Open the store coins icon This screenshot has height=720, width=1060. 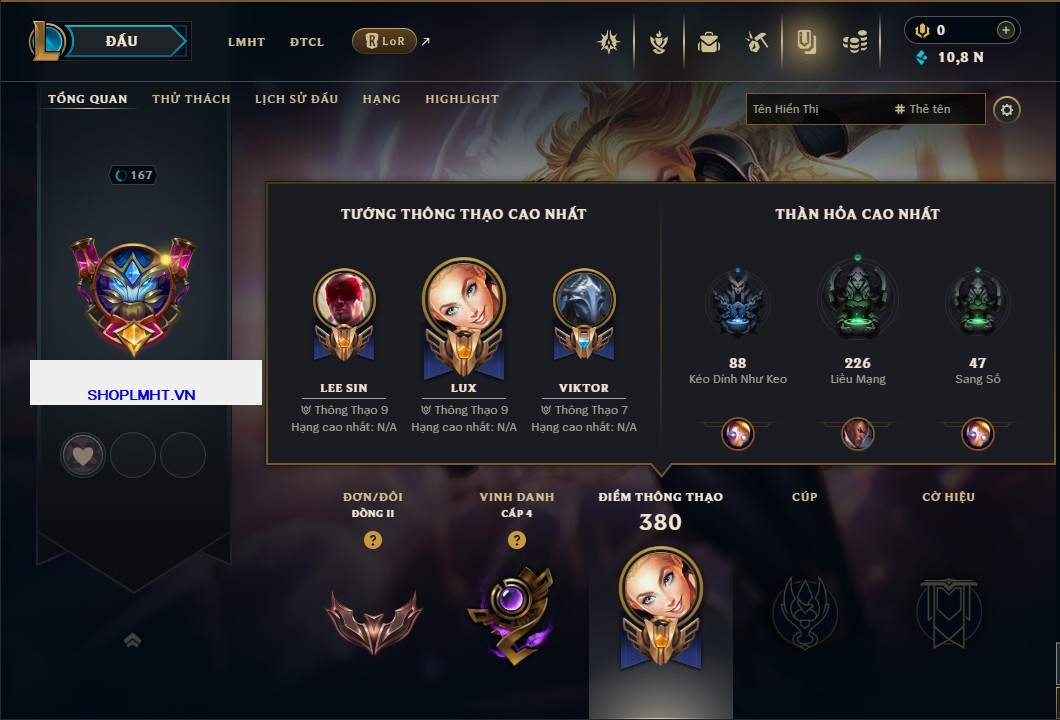click(x=854, y=42)
